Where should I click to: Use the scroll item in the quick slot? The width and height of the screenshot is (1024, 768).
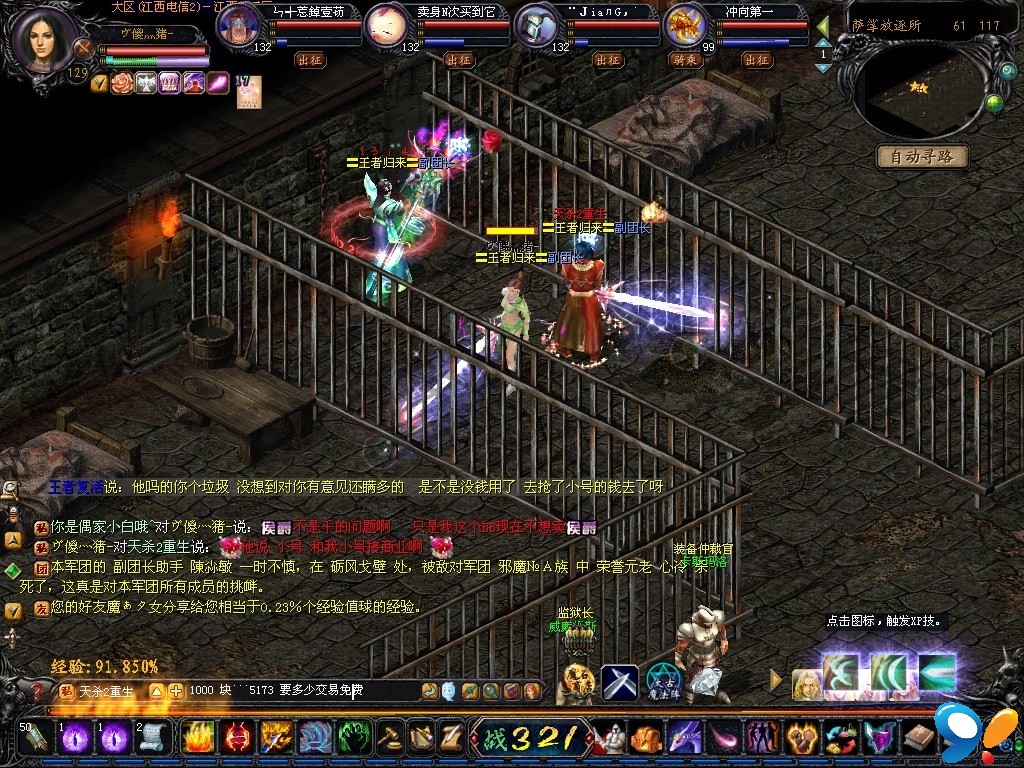[152, 738]
